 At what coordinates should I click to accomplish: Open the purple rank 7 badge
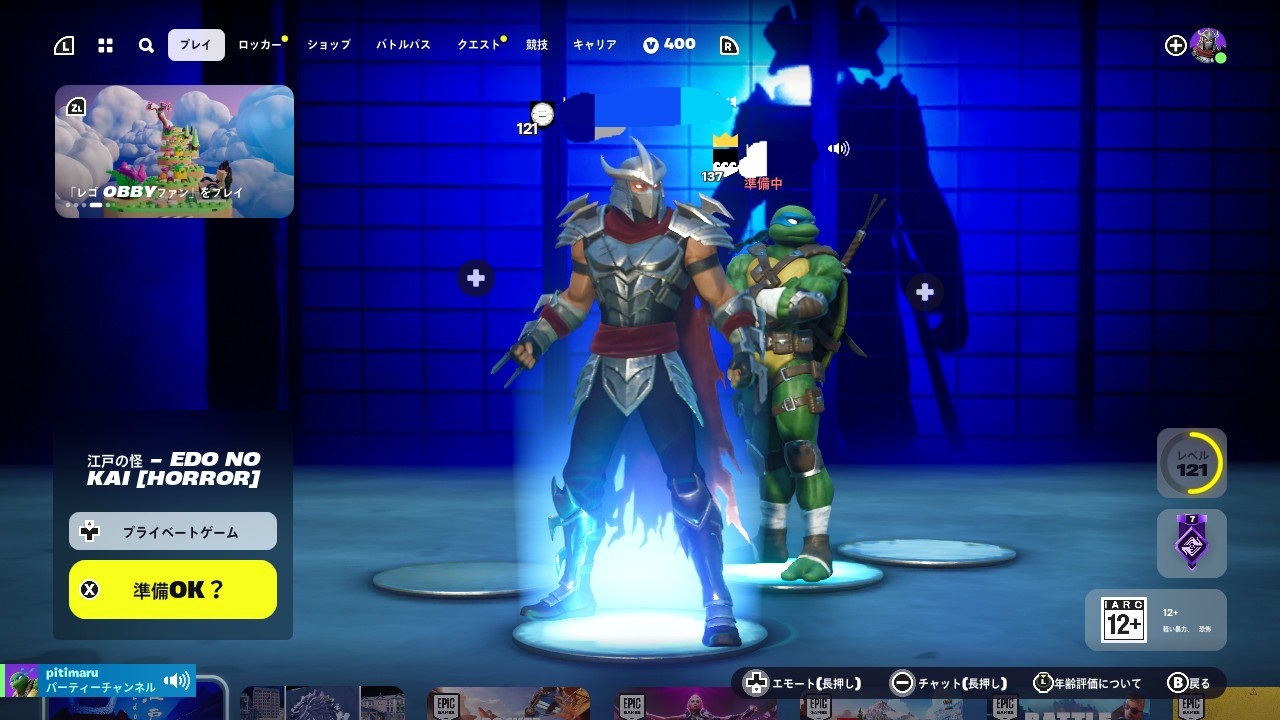[x=1191, y=543]
